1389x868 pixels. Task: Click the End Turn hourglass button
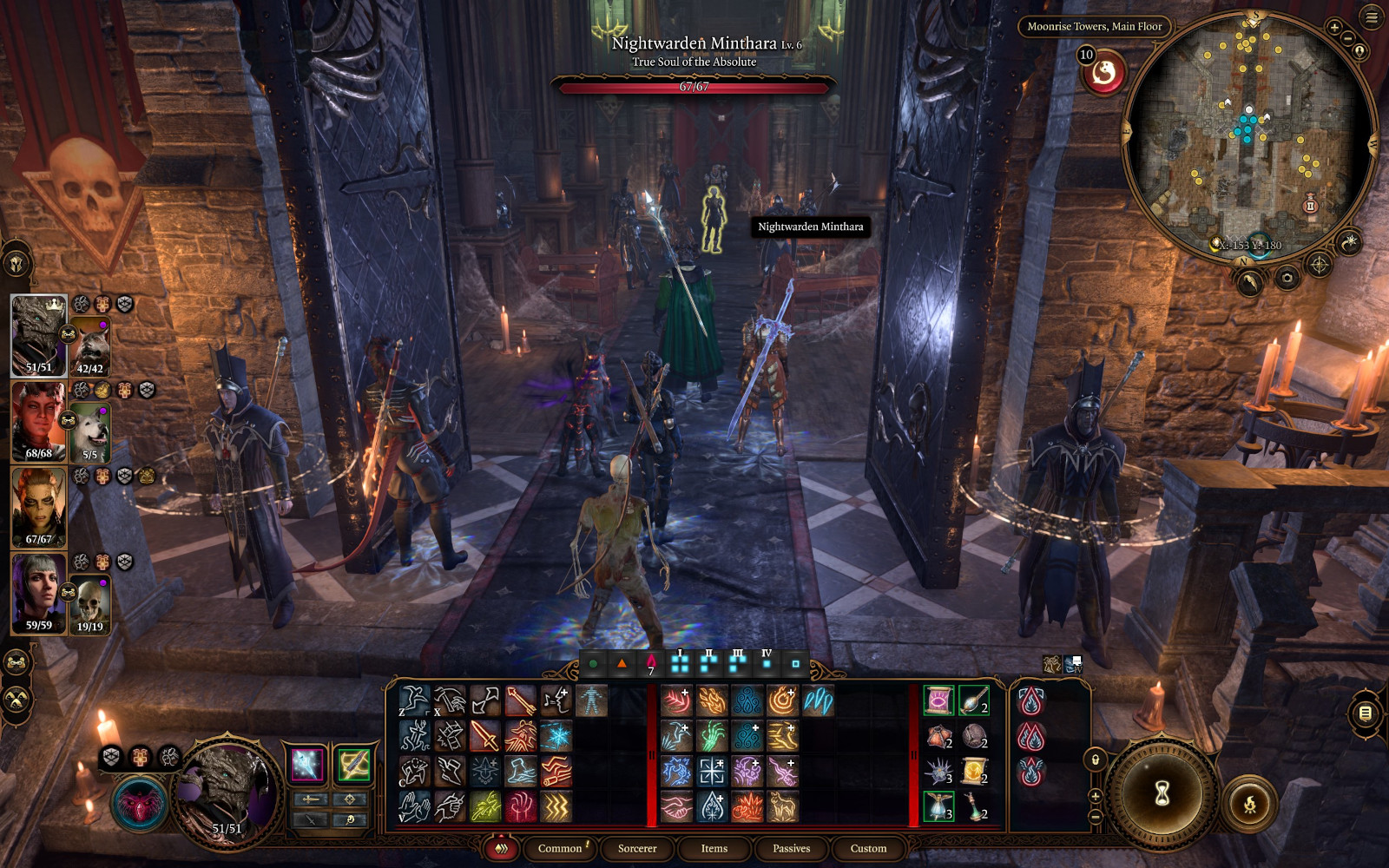[1162, 792]
